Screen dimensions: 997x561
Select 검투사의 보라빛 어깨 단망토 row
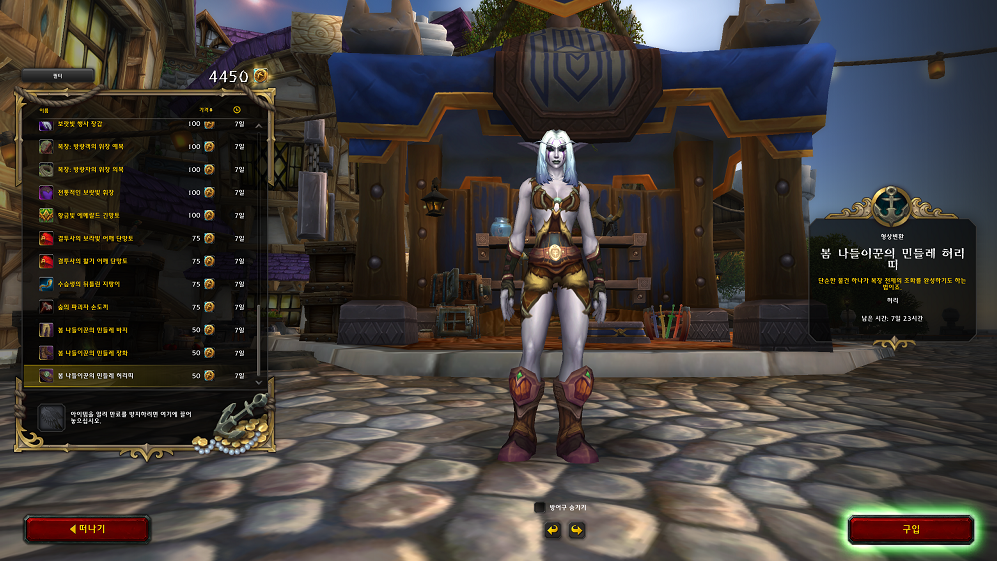tap(140, 237)
